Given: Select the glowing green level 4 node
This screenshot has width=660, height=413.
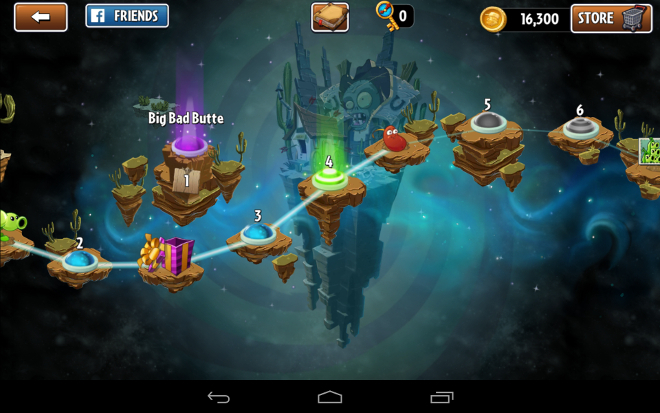Looking at the screenshot, I should [329, 180].
